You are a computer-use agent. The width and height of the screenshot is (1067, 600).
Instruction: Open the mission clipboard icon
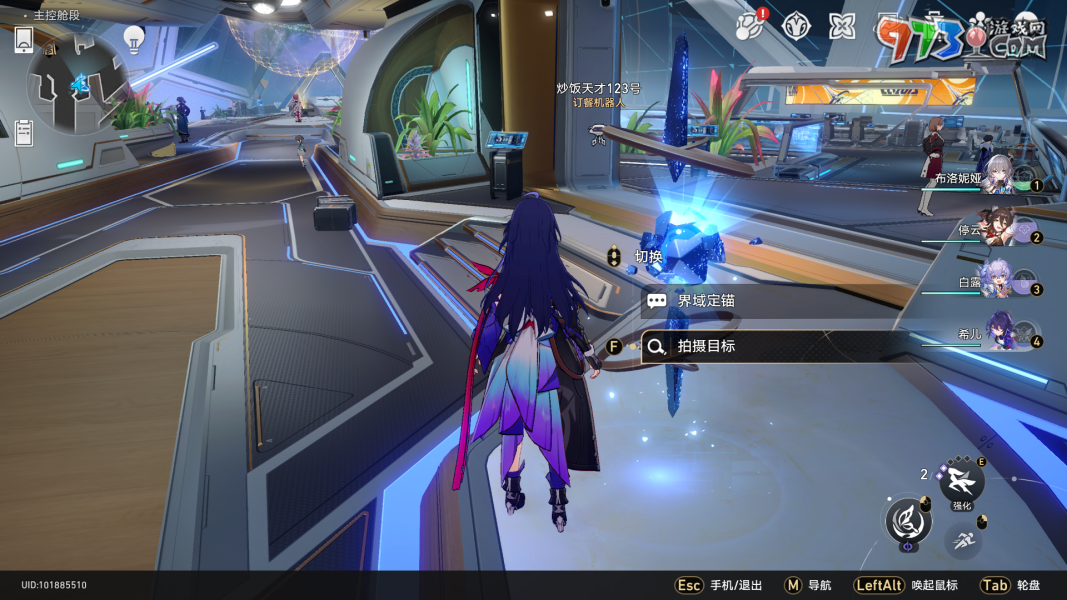coord(24,132)
